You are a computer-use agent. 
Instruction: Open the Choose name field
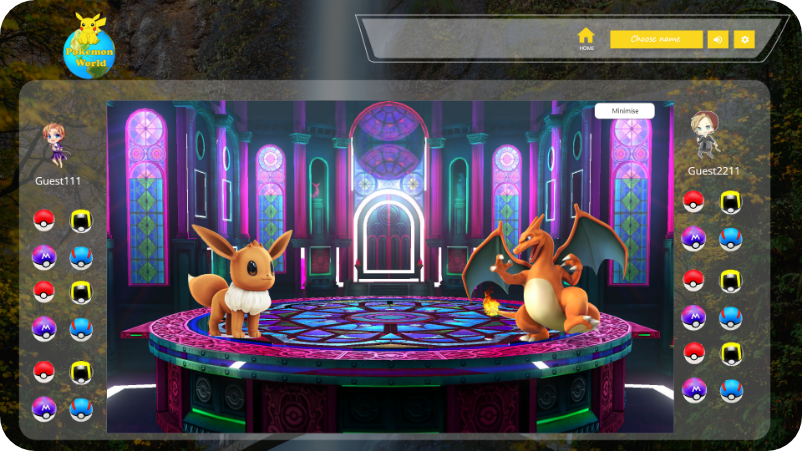tap(656, 39)
